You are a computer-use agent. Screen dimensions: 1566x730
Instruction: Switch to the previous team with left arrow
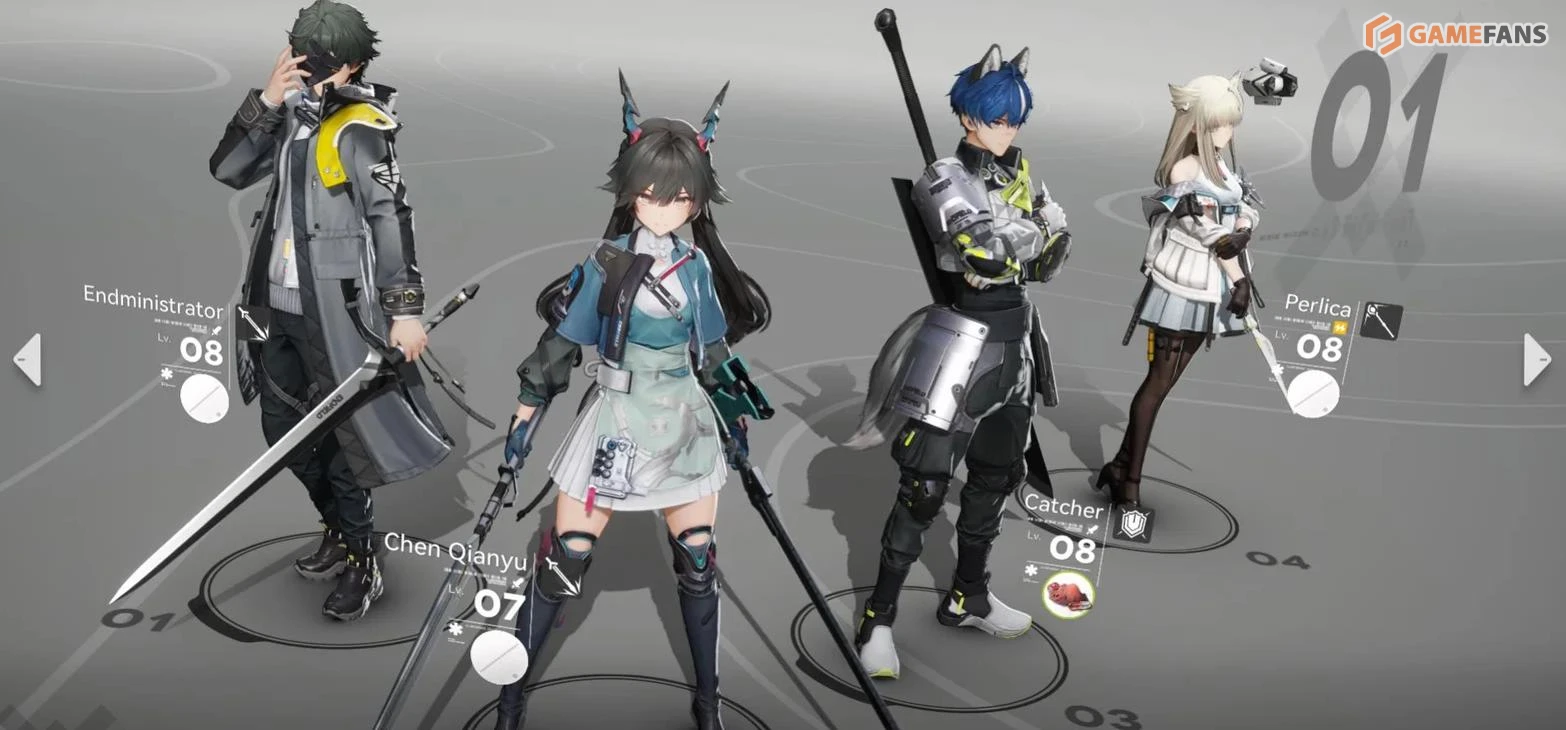coord(27,359)
